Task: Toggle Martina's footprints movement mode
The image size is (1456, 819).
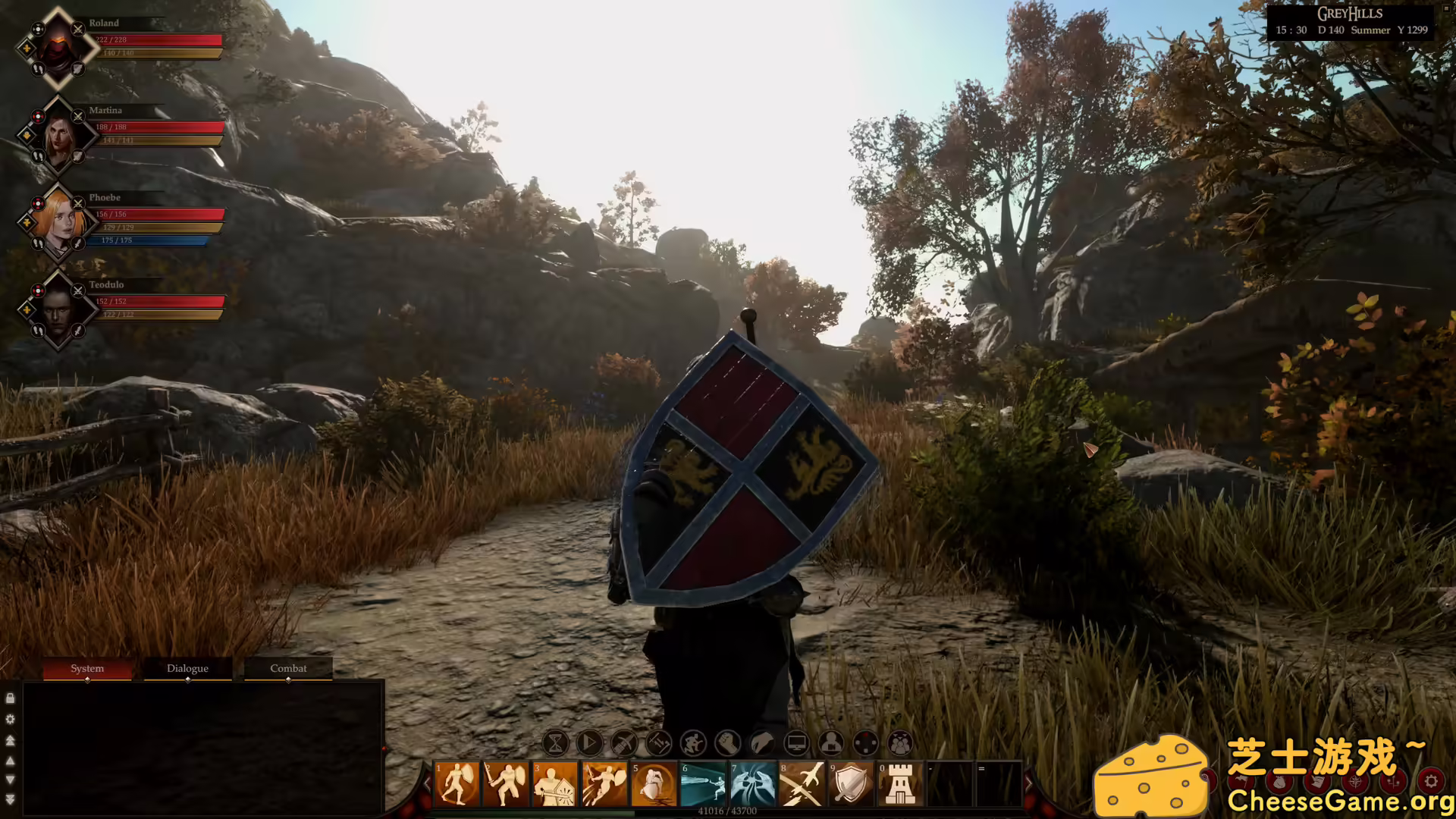Action: [38, 155]
